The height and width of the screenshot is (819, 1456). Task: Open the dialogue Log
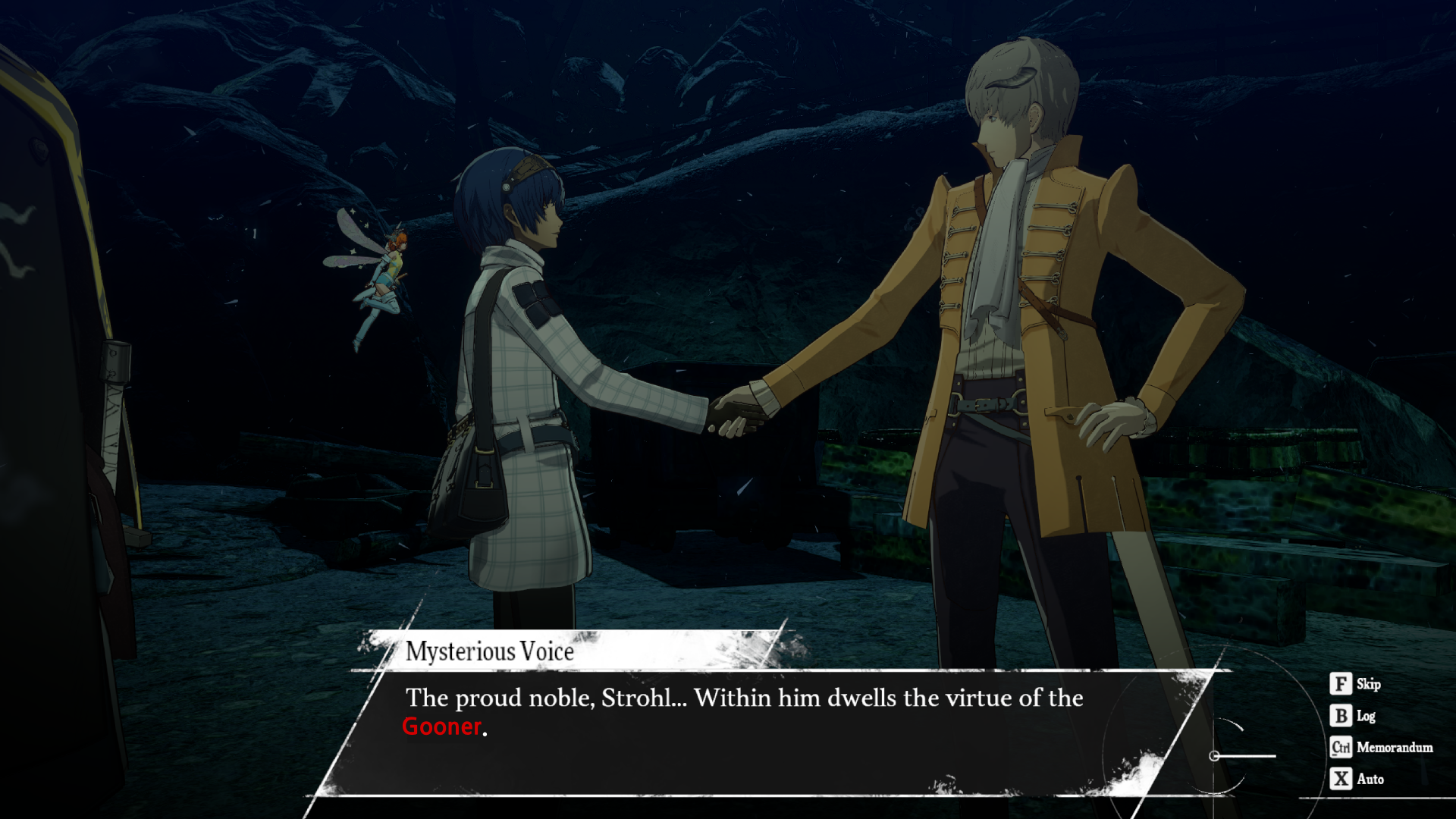tap(1353, 716)
